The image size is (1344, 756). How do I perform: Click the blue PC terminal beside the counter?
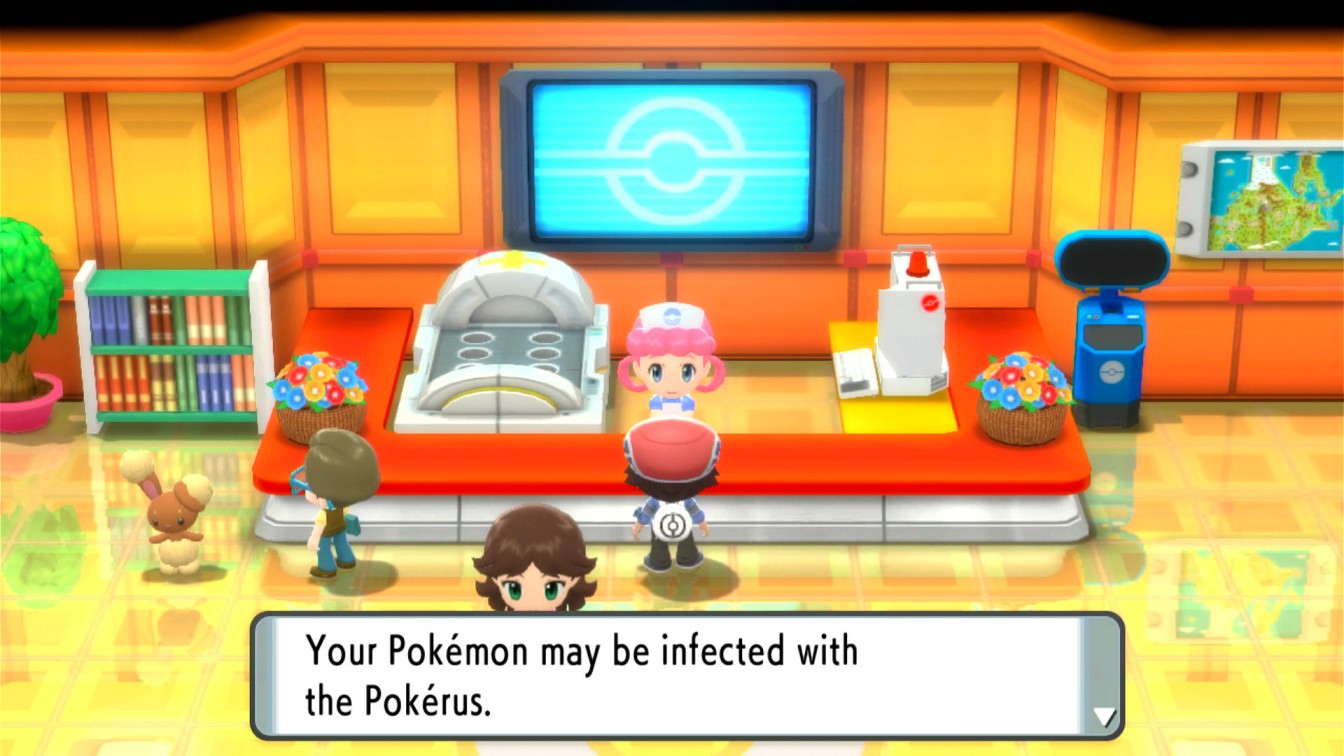(x=1113, y=340)
